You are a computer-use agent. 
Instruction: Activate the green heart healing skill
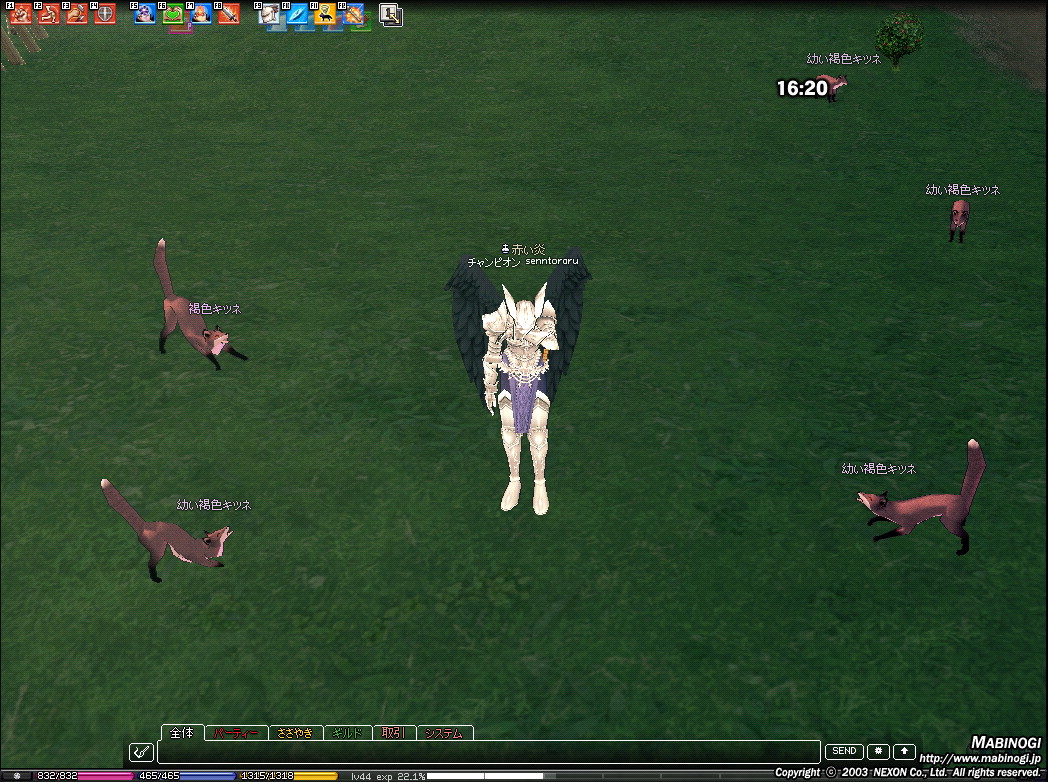[x=174, y=15]
